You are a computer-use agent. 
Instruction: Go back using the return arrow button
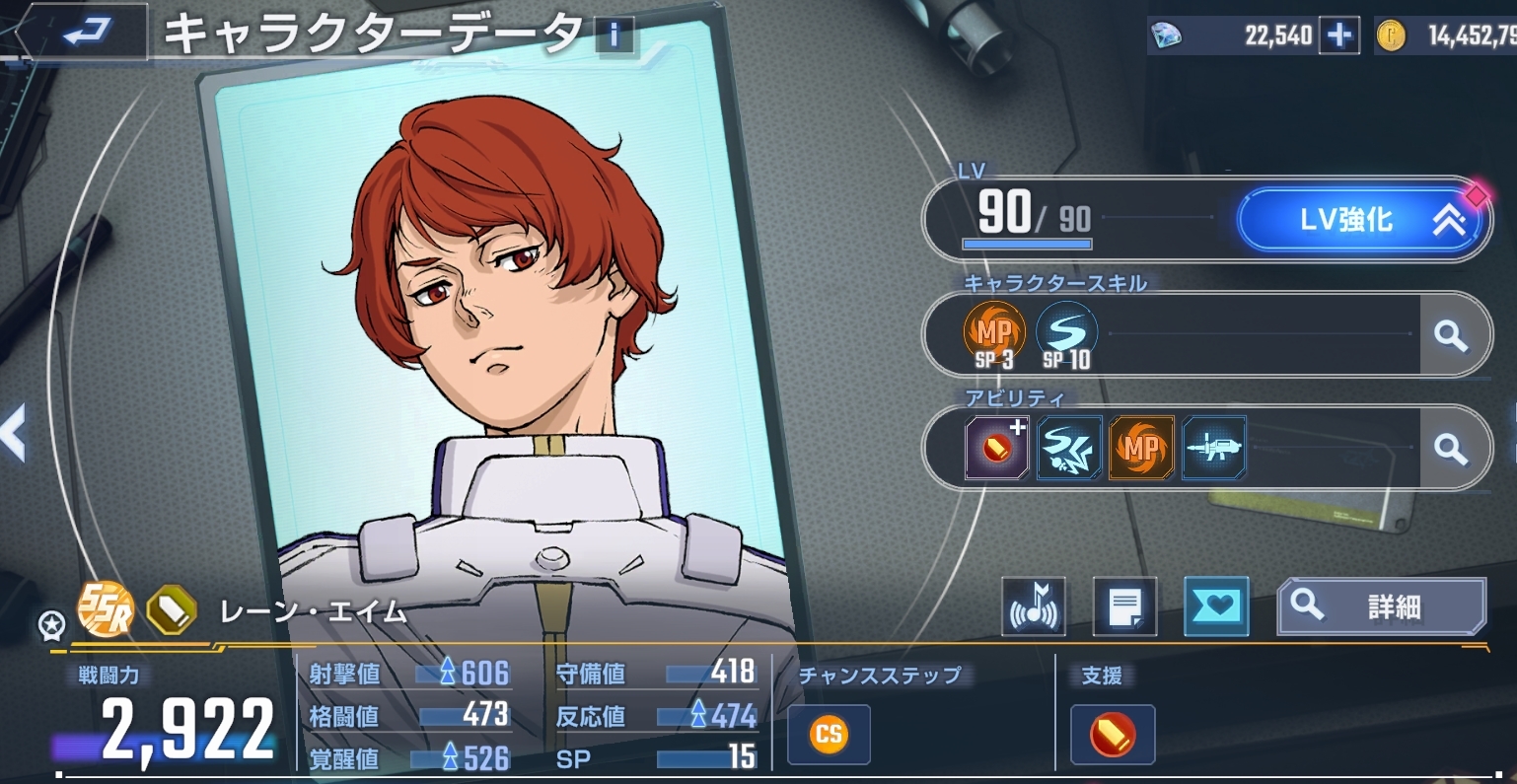pyautogui.click(x=87, y=33)
